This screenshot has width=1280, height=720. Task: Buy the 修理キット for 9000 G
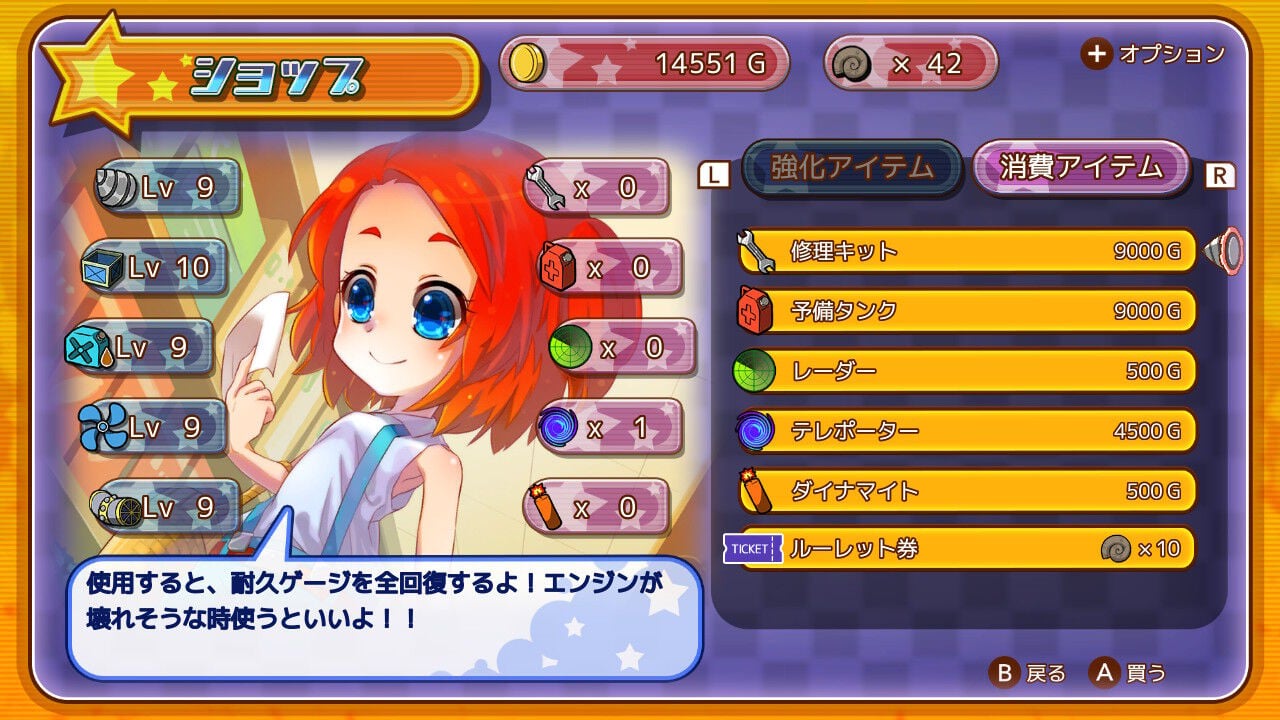click(960, 251)
